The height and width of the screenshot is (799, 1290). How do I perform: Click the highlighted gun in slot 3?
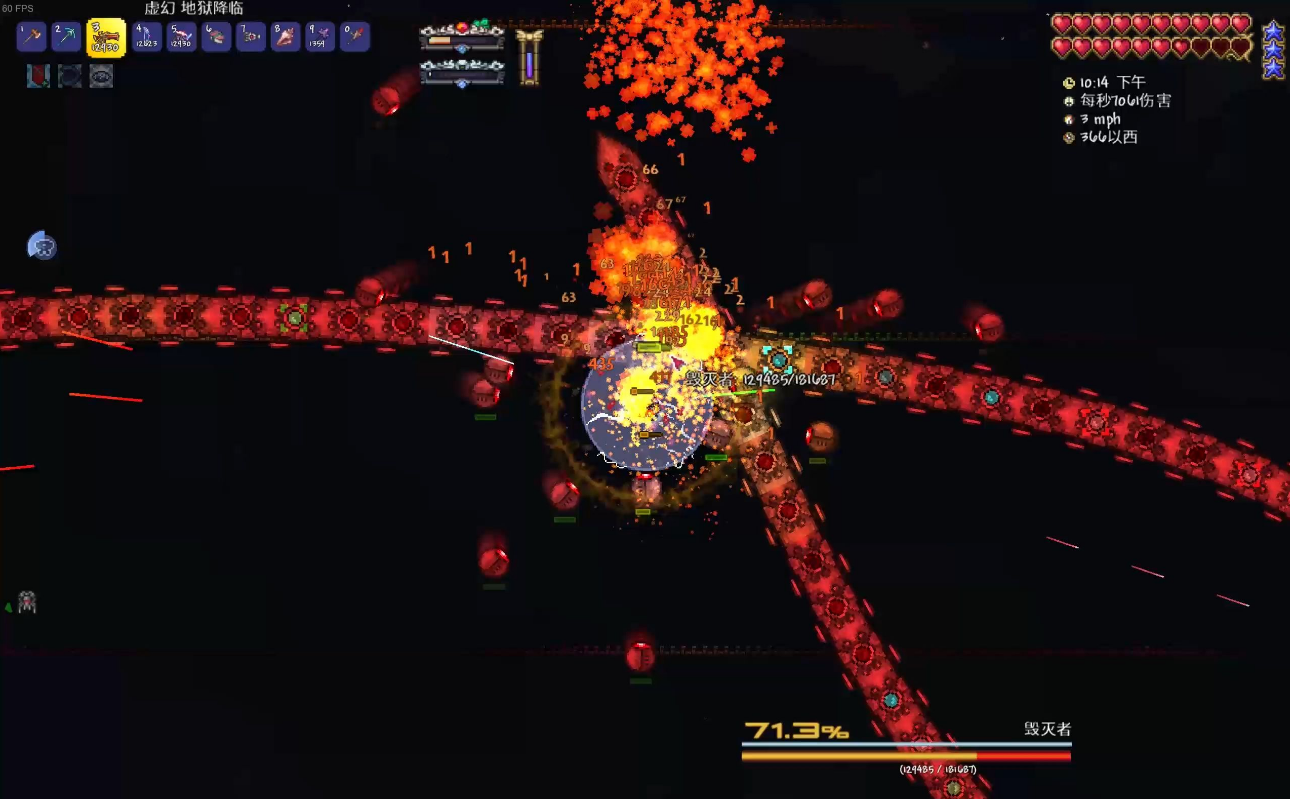coord(106,38)
